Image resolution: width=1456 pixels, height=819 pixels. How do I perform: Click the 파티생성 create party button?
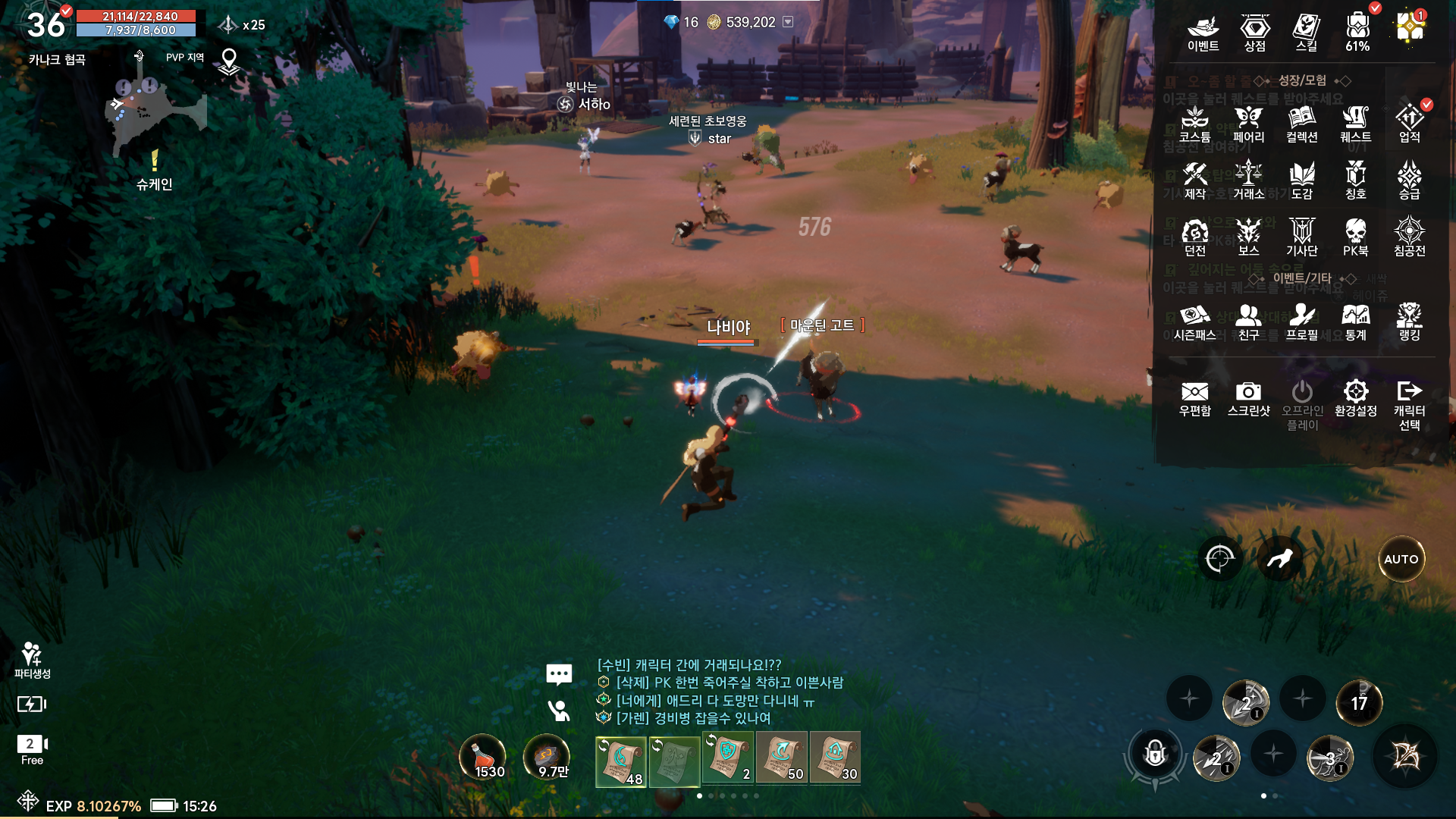(x=32, y=660)
